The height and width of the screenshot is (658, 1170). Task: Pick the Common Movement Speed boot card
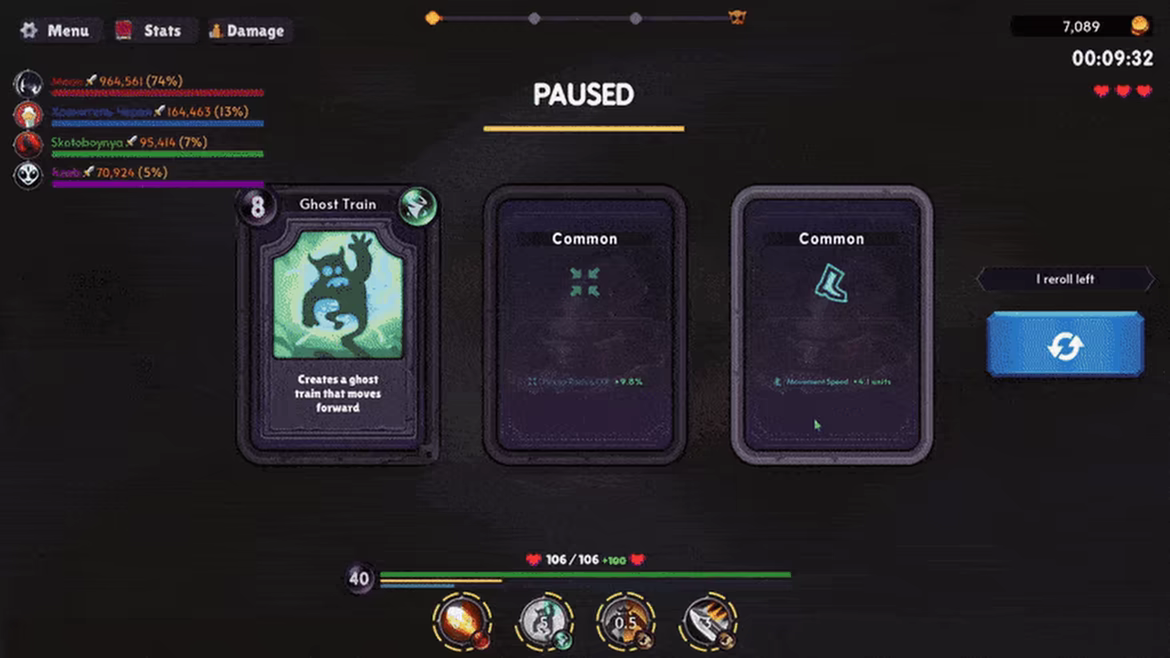click(x=832, y=325)
